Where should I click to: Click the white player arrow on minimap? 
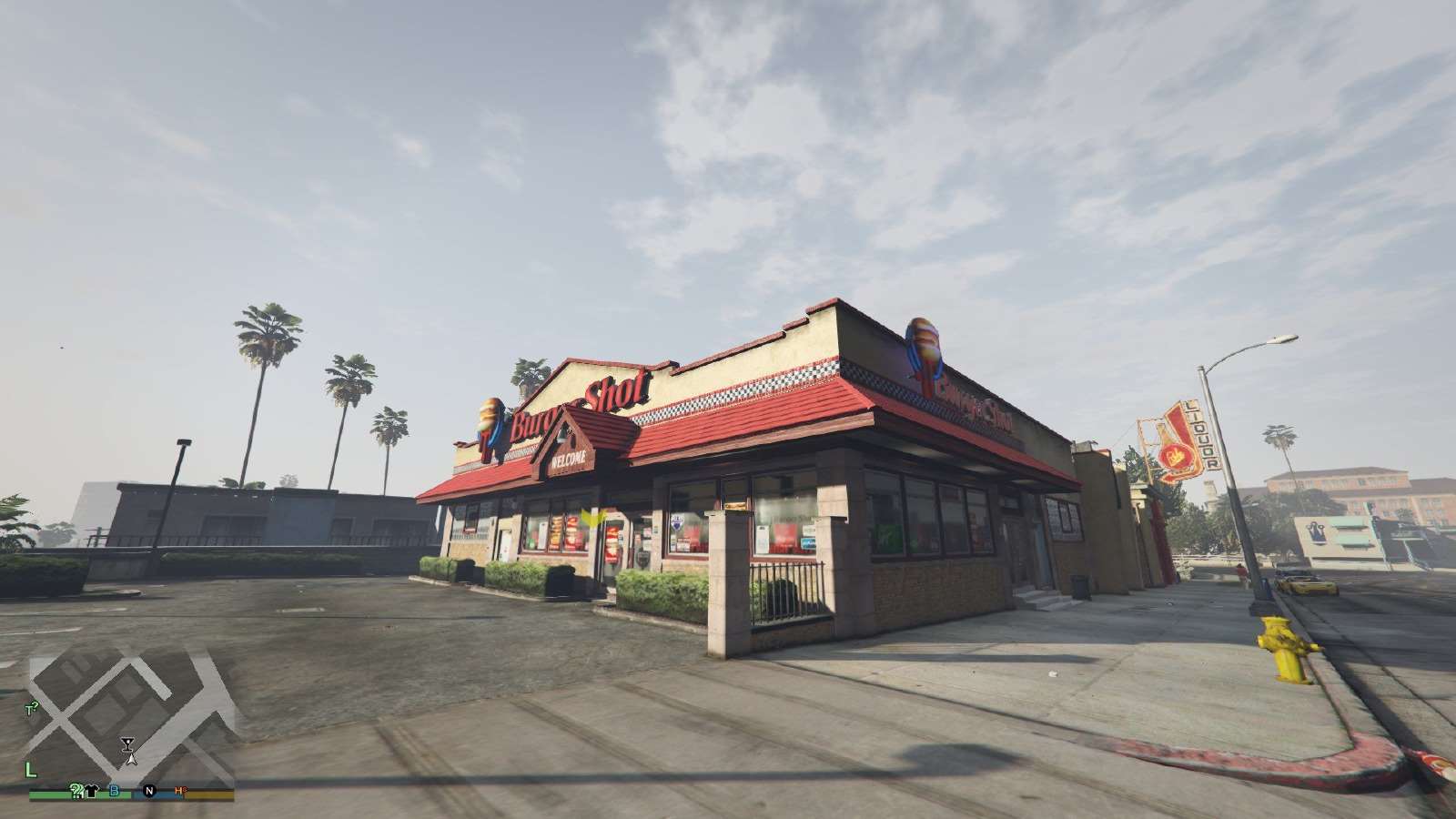tap(130, 757)
